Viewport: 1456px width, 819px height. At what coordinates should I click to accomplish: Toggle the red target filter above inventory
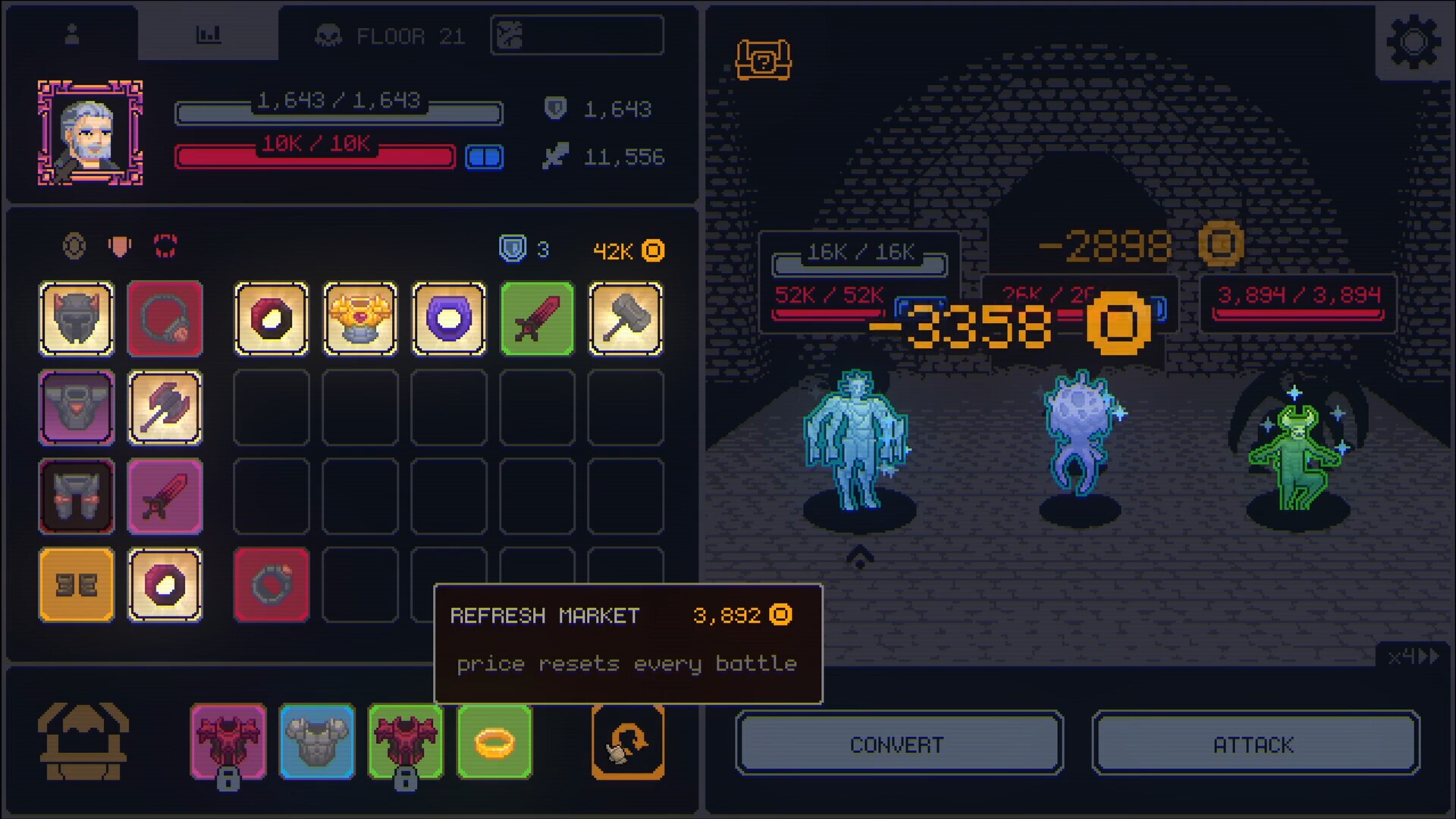(x=165, y=245)
